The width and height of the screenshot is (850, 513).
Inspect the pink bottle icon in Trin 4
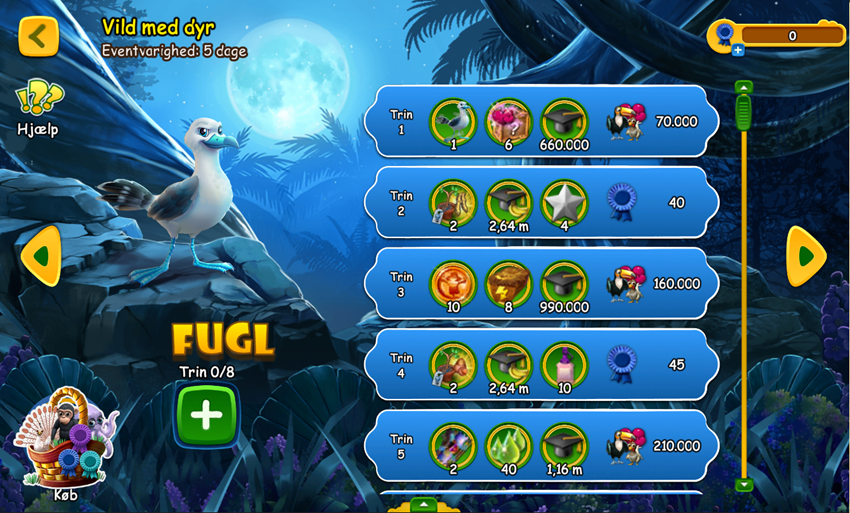click(562, 362)
